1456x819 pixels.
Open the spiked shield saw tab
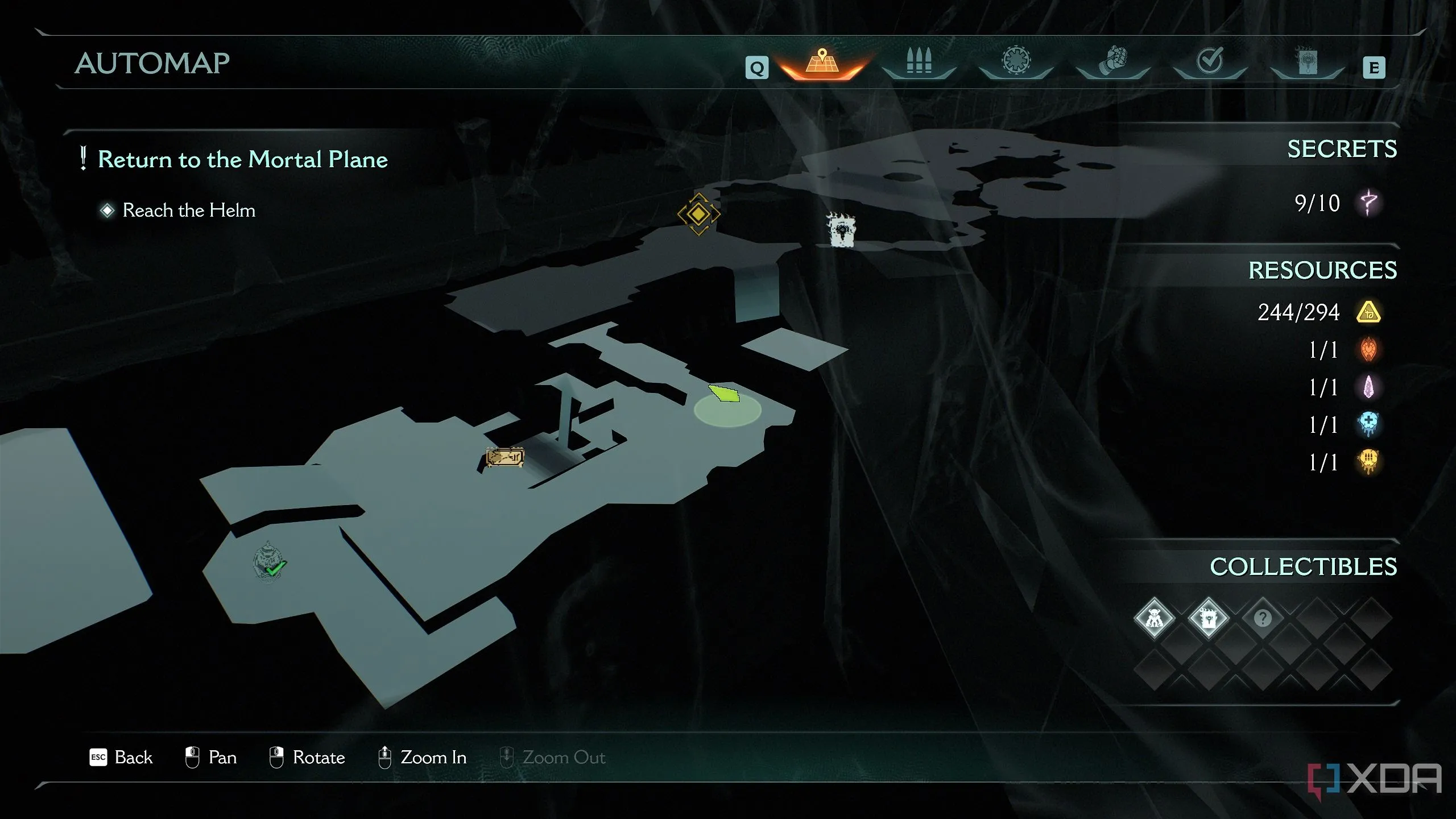point(1016,61)
